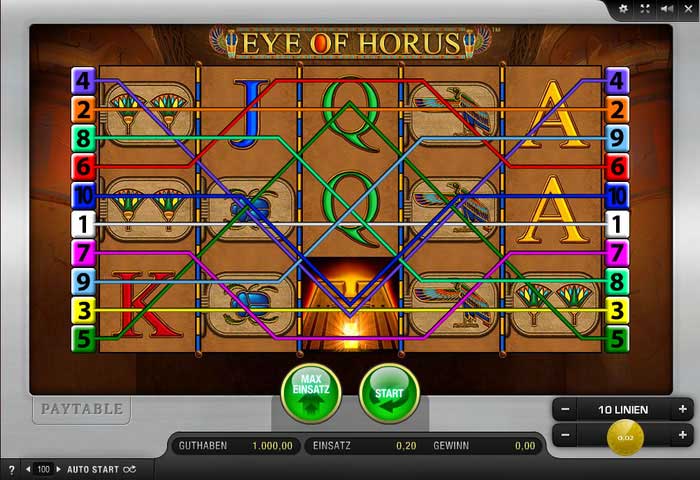Toggle fullscreen mode
The width and height of the screenshot is (700, 480).
pos(645,9)
